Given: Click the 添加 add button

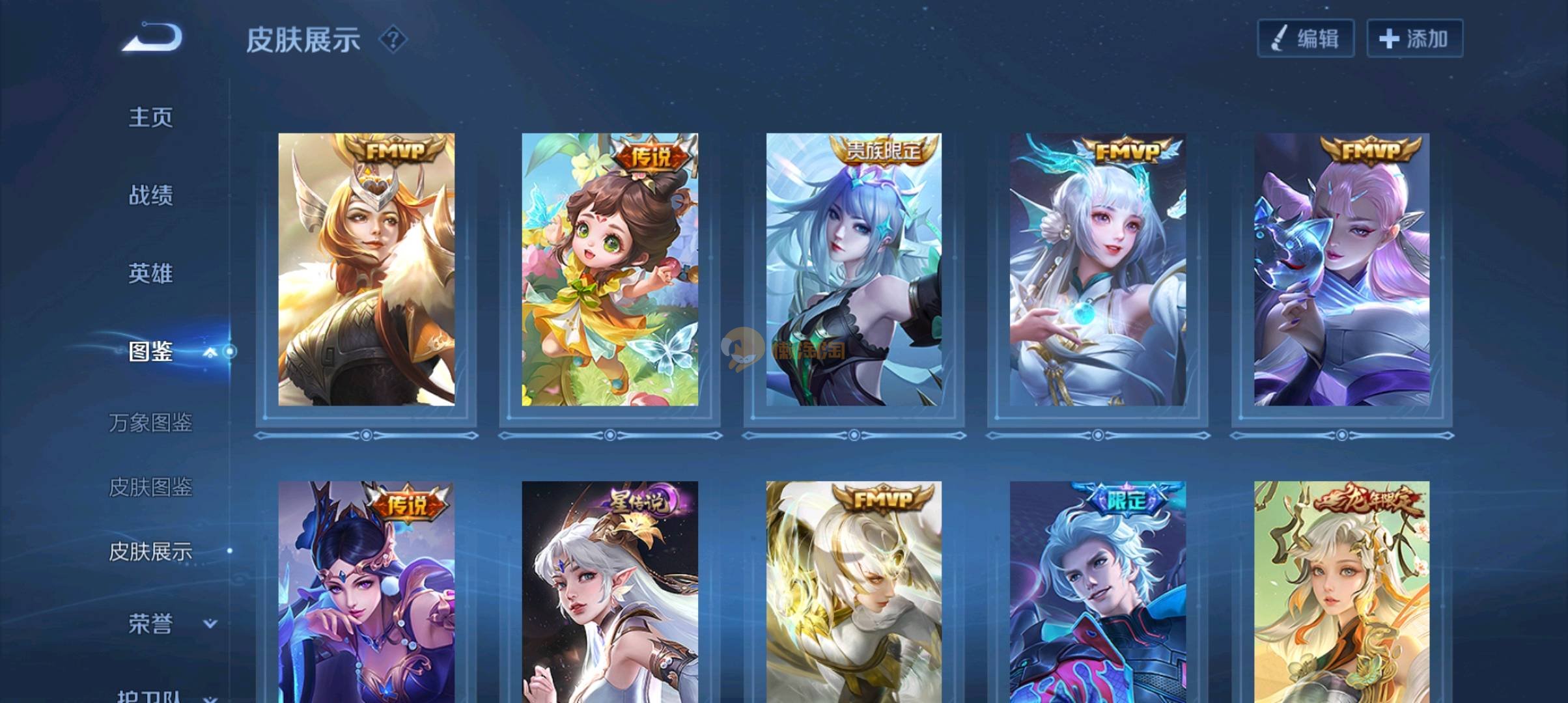Looking at the screenshot, I should (x=1414, y=39).
